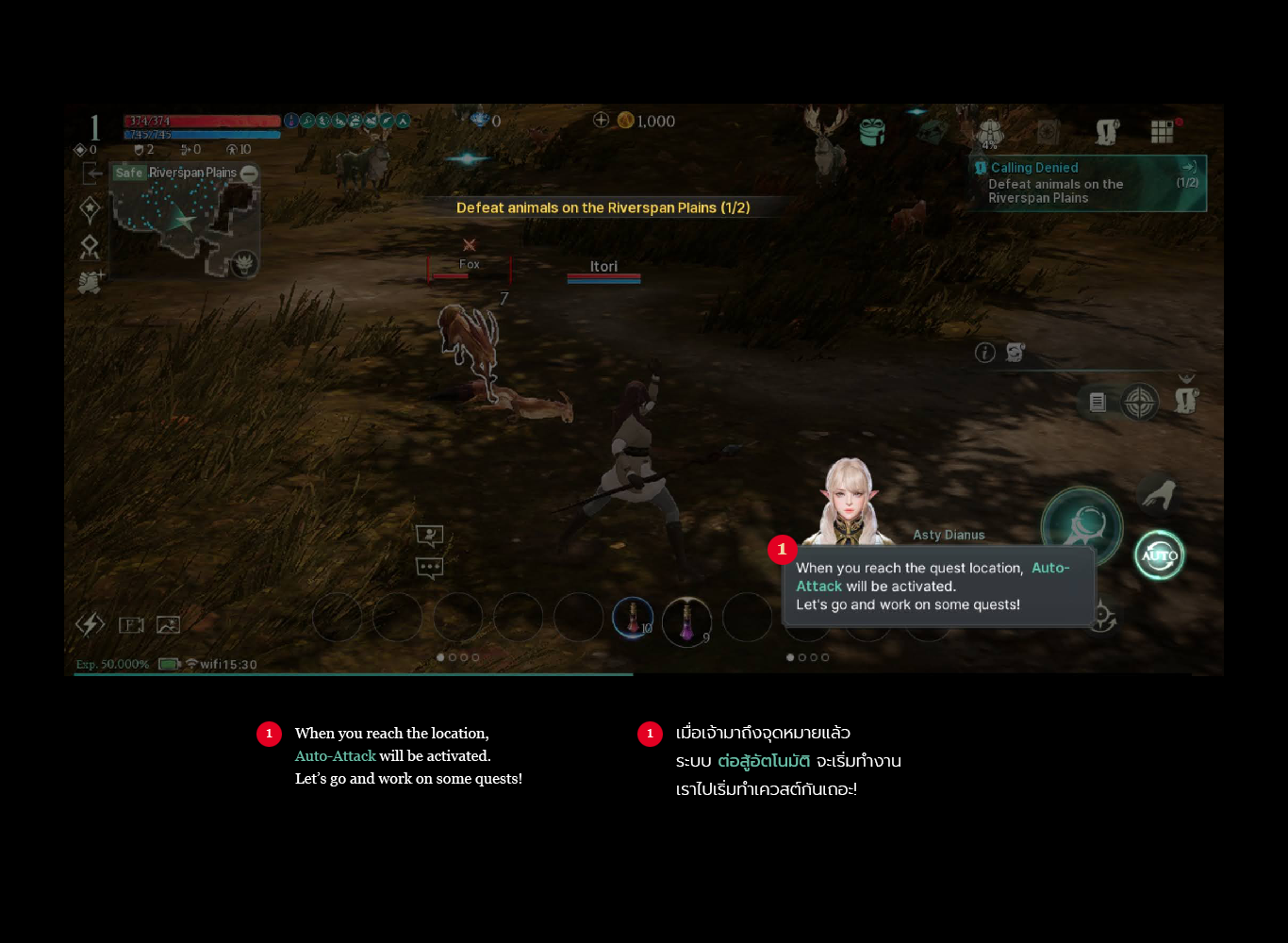Use the purple potion in the hotbar

(x=686, y=621)
